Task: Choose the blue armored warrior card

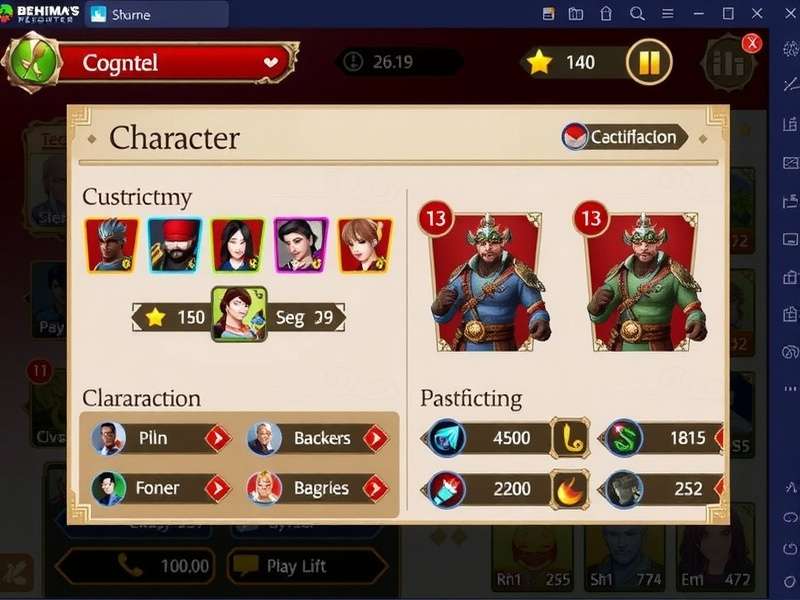Action: tap(485, 280)
